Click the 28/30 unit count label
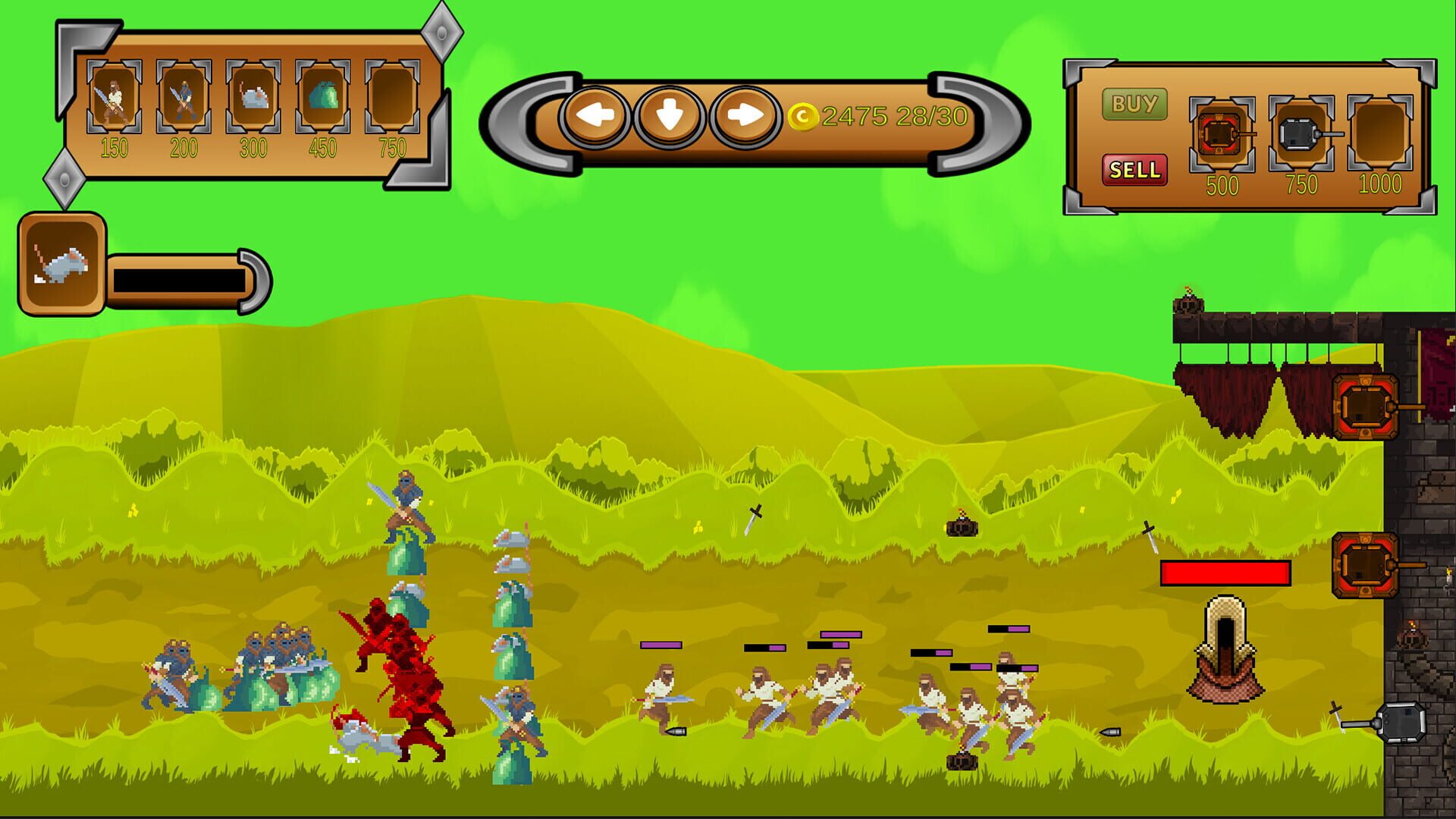This screenshot has width=1456, height=819. pos(933,116)
